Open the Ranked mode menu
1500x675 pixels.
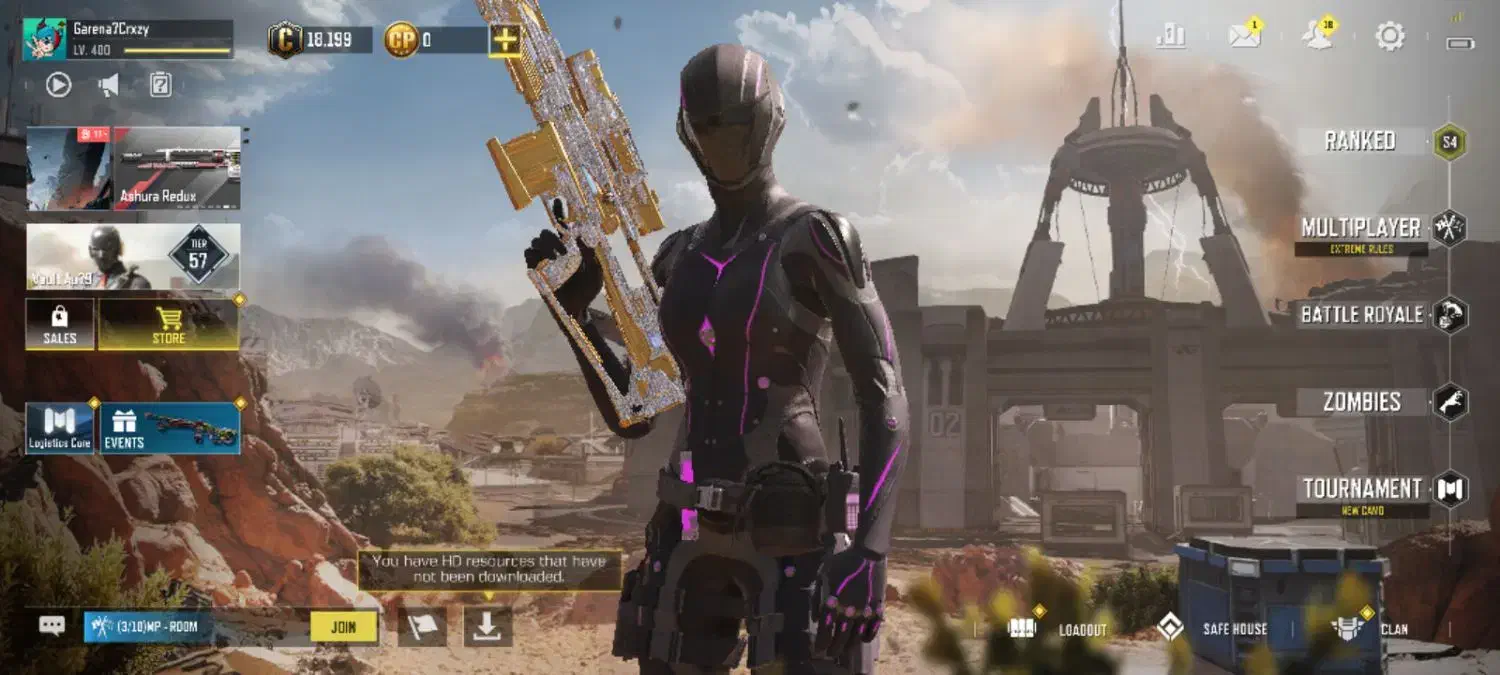tap(1361, 141)
